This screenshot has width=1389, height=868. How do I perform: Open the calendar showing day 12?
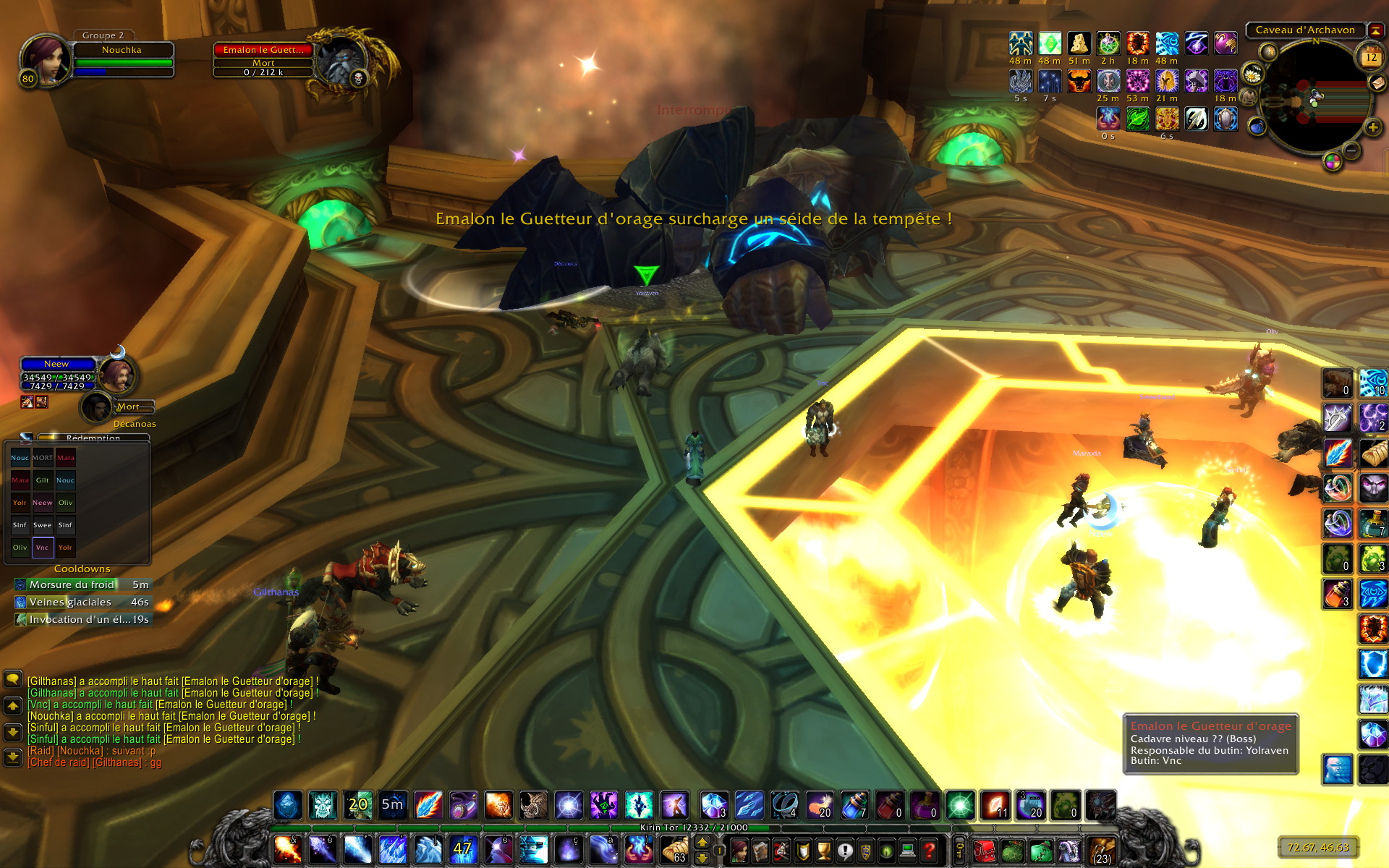pos(1370,56)
